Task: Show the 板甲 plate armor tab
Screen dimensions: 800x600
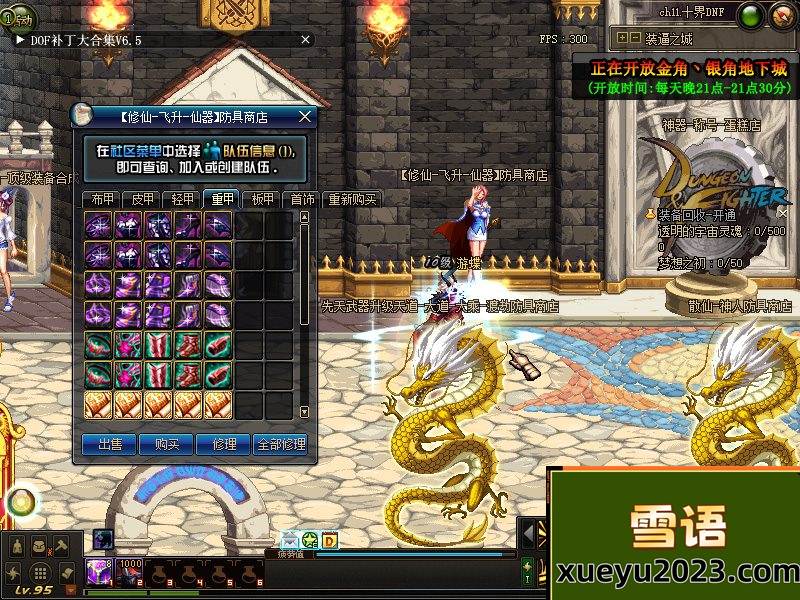Action: (x=263, y=199)
